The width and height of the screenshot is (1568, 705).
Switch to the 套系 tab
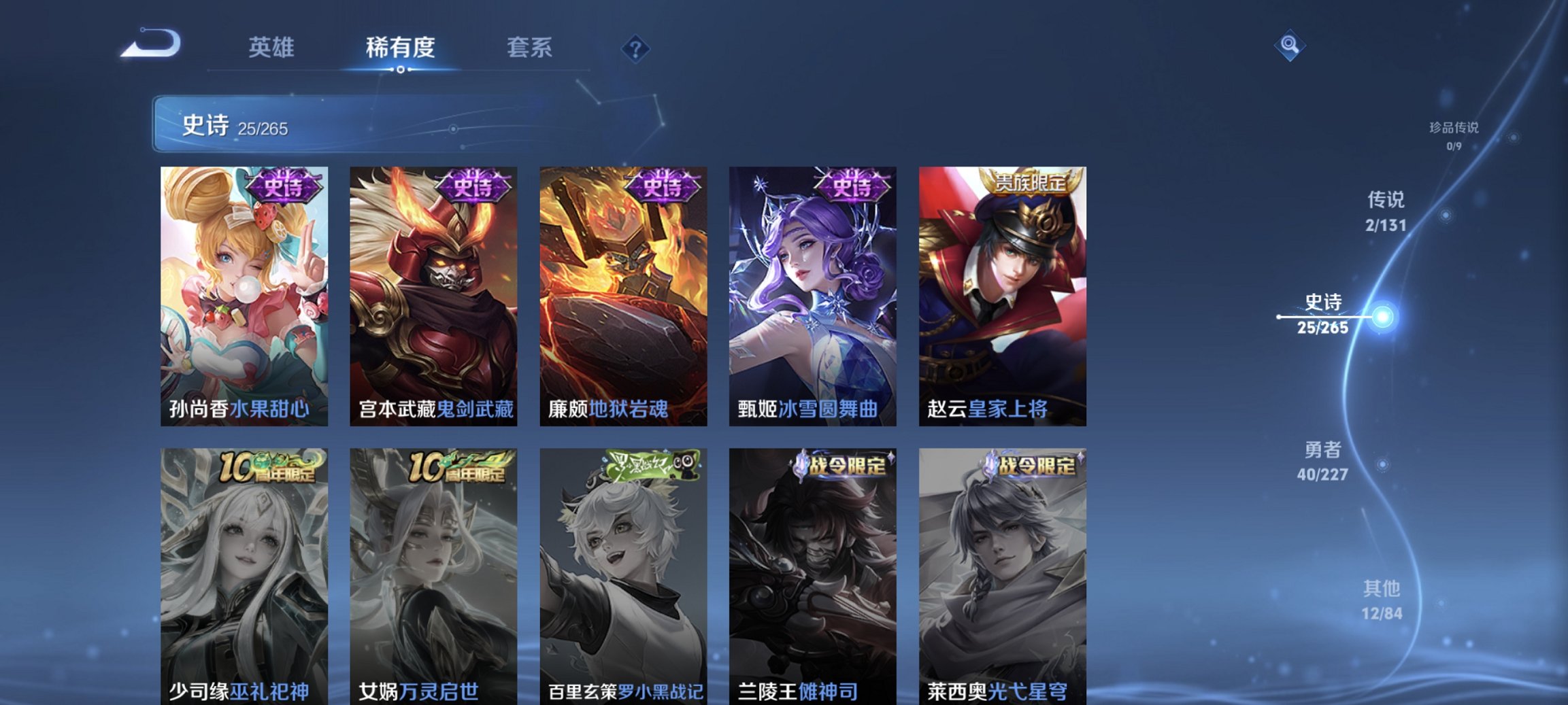(529, 48)
